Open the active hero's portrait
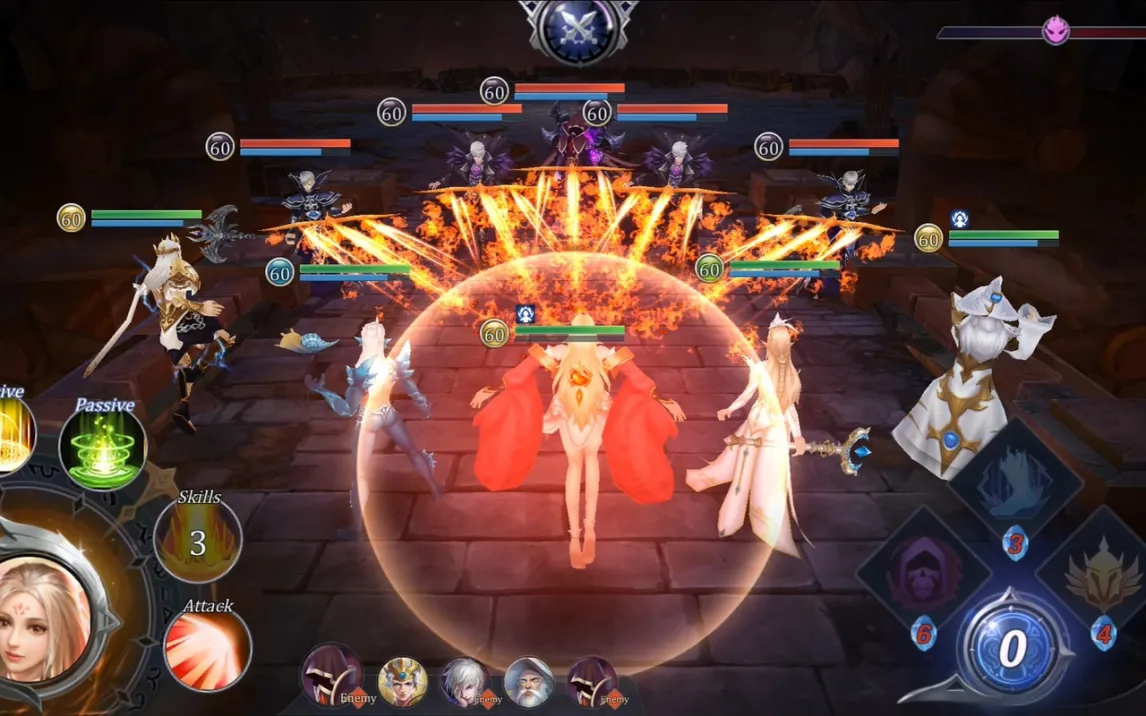Image resolution: width=1146 pixels, height=716 pixels. (45, 615)
